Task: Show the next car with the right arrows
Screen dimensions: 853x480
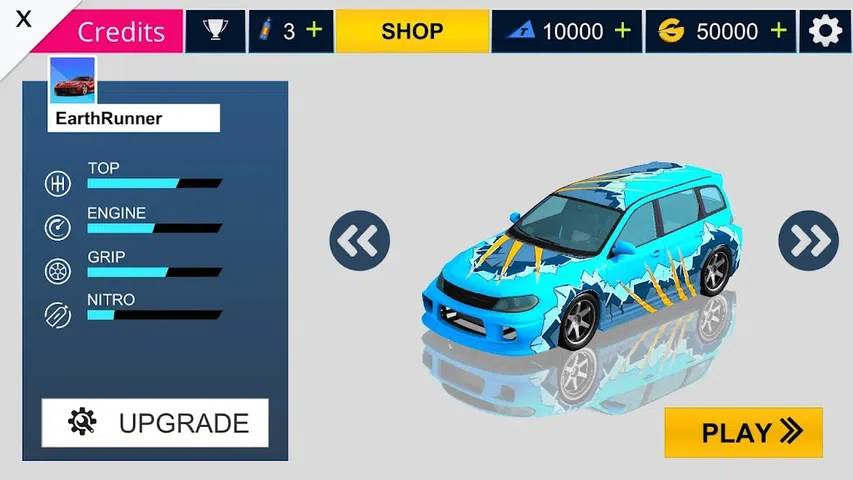Action: point(808,240)
